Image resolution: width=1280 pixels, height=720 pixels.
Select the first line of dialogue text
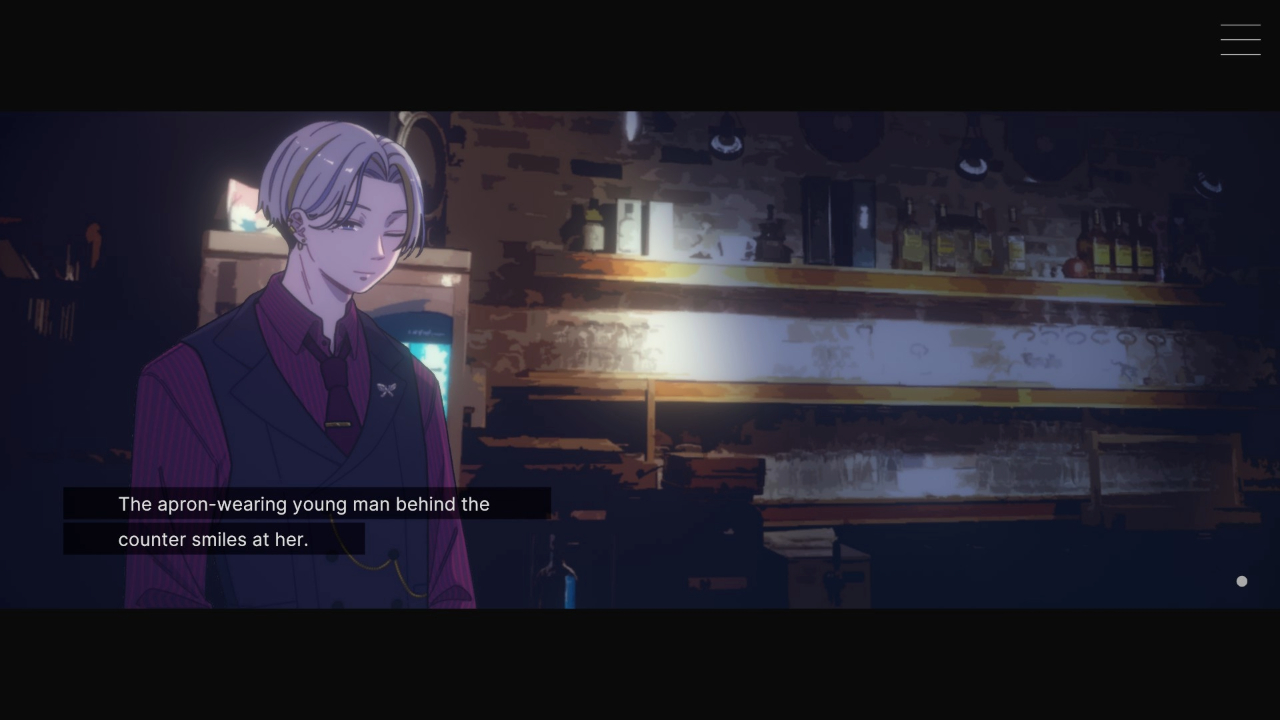(x=303, y=504)
